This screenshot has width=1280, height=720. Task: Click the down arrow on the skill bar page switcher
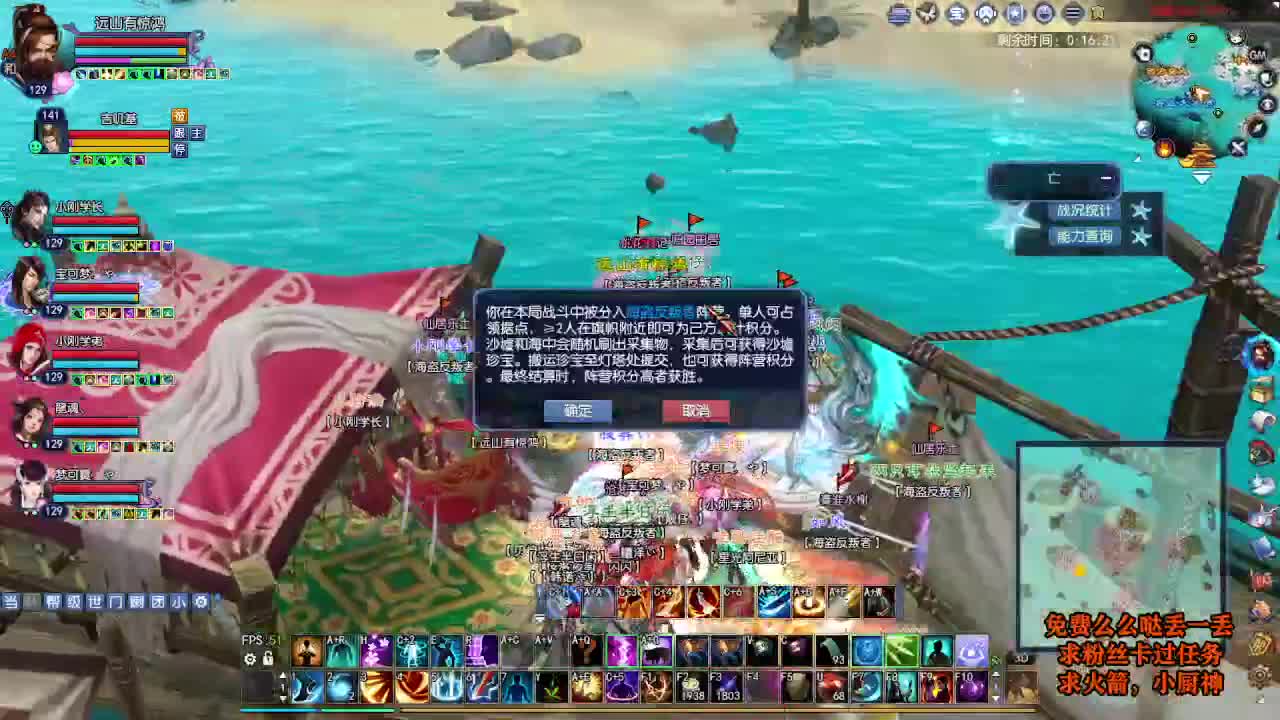[x=285, y=697]
